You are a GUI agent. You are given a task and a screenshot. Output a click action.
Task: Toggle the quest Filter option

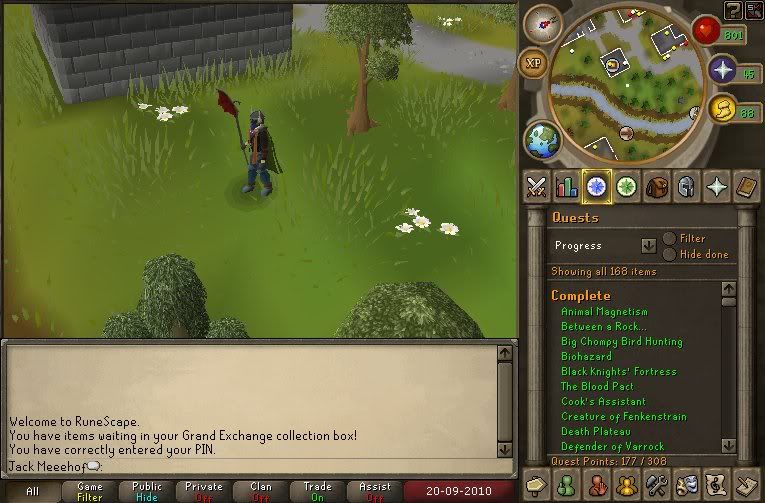point(669,239)
